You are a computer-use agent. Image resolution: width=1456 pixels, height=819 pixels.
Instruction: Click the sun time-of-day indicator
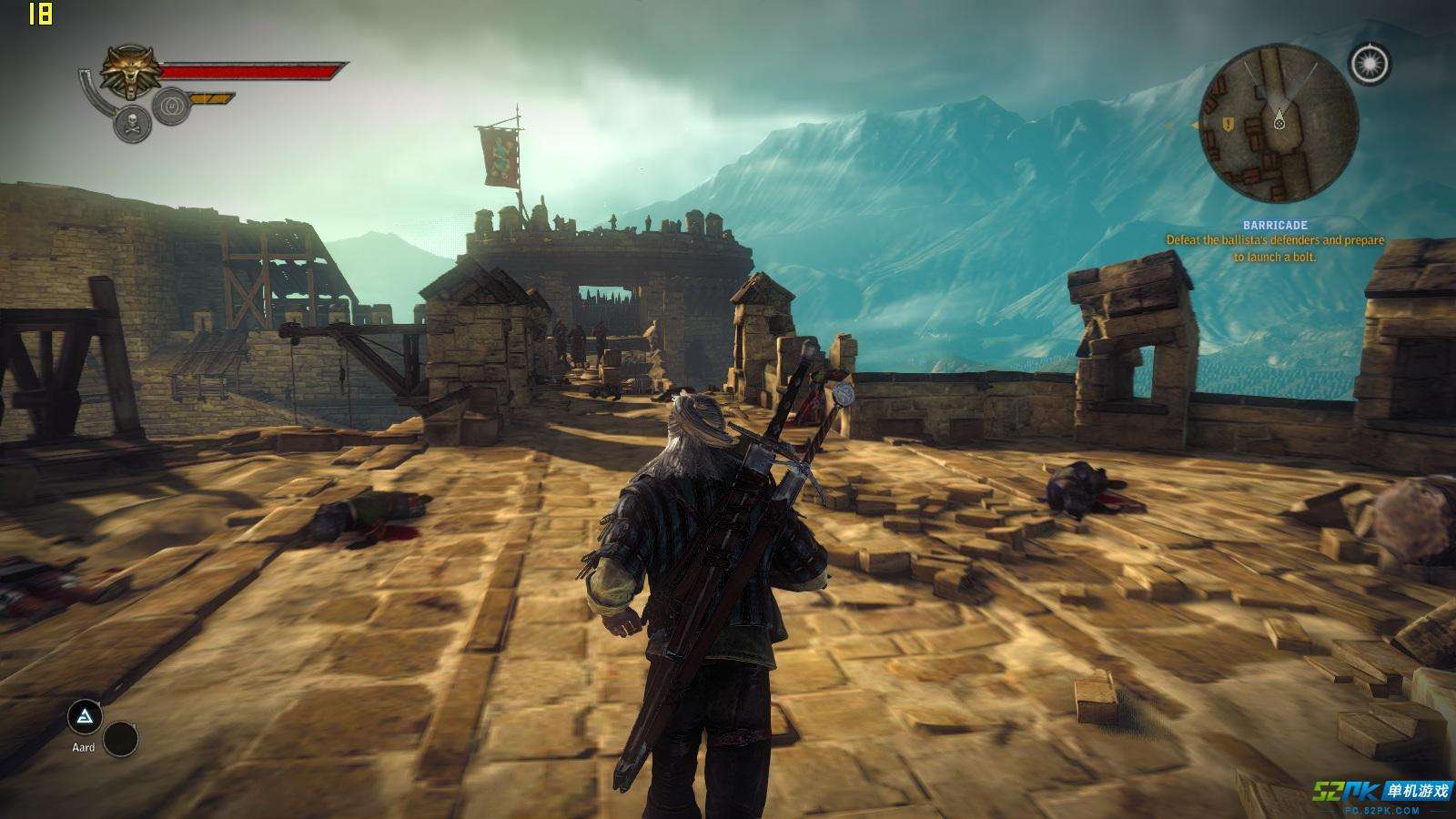click(1370, 64)
